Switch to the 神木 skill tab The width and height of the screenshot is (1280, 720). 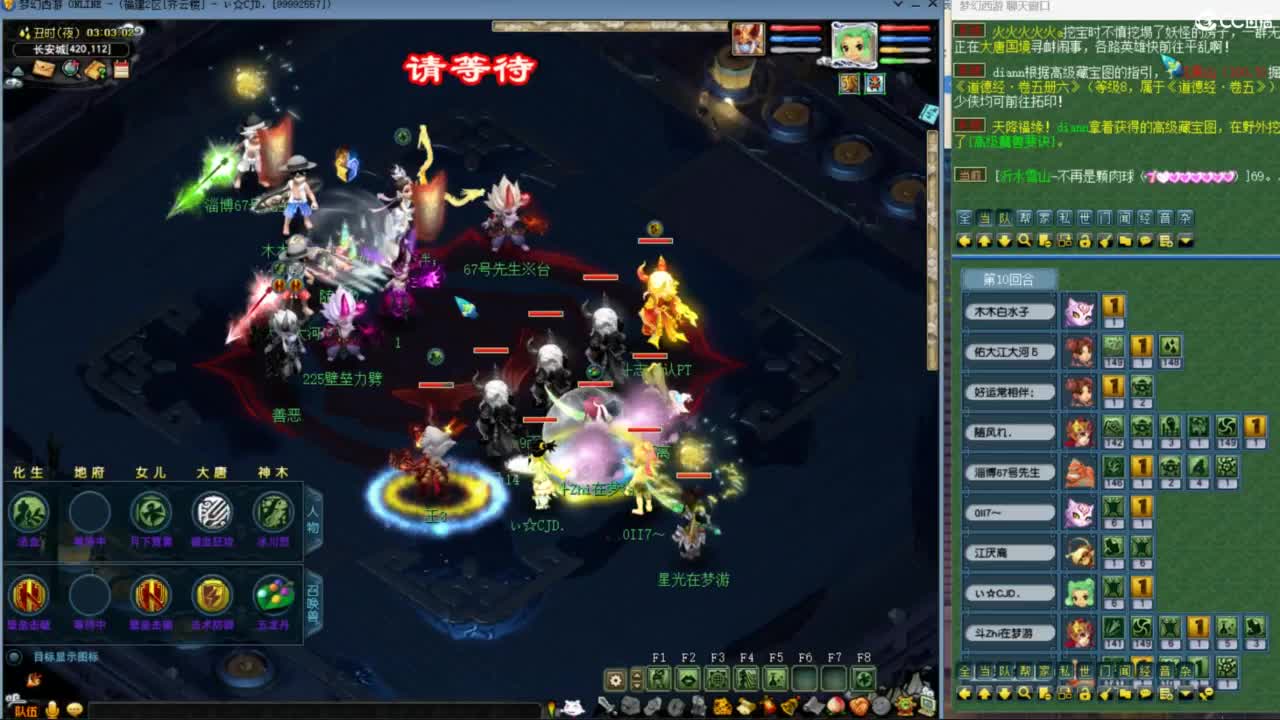pos(273,471)
